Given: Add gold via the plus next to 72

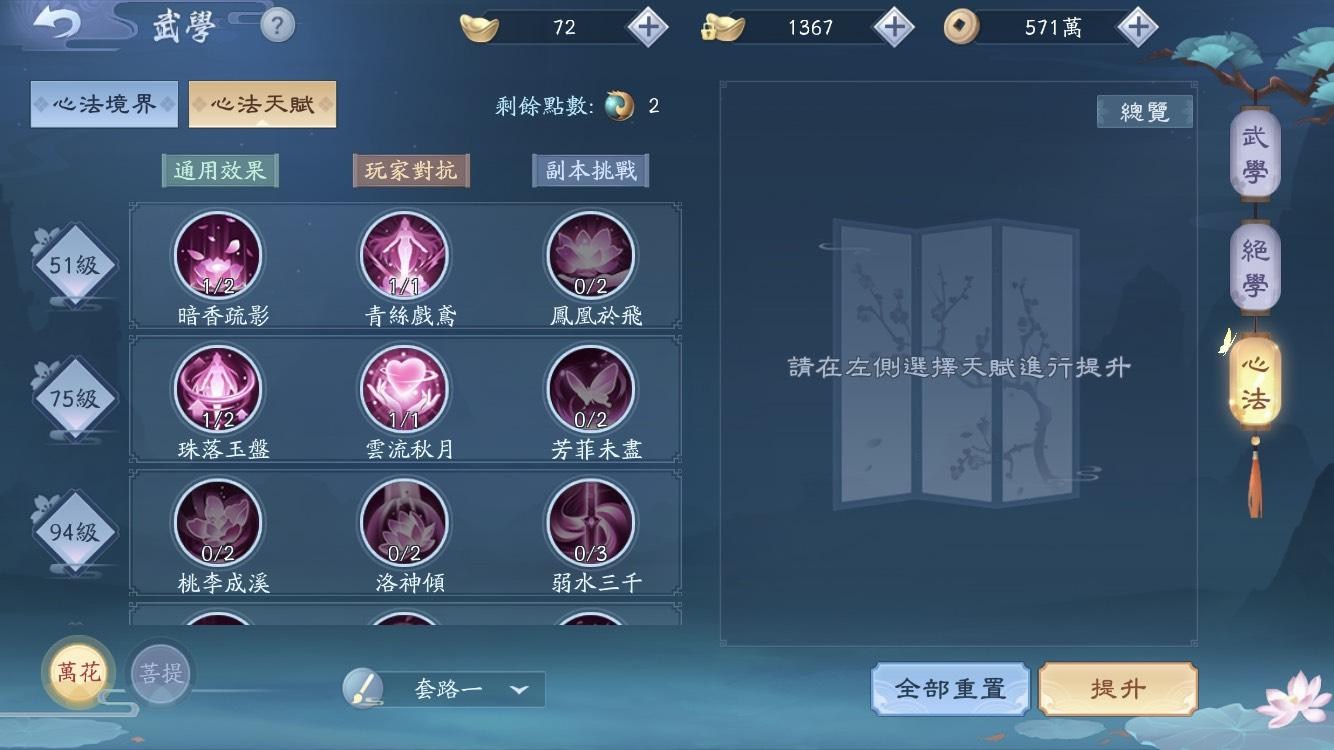Looking at the screenshot, I should 650,28.
